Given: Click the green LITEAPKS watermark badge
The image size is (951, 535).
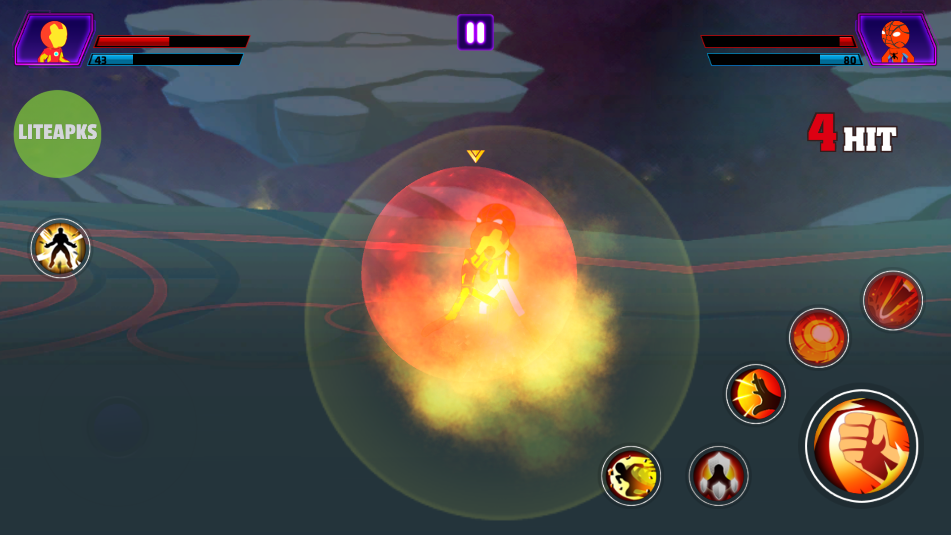Looking at the screenshot, I should coord(57,134).
